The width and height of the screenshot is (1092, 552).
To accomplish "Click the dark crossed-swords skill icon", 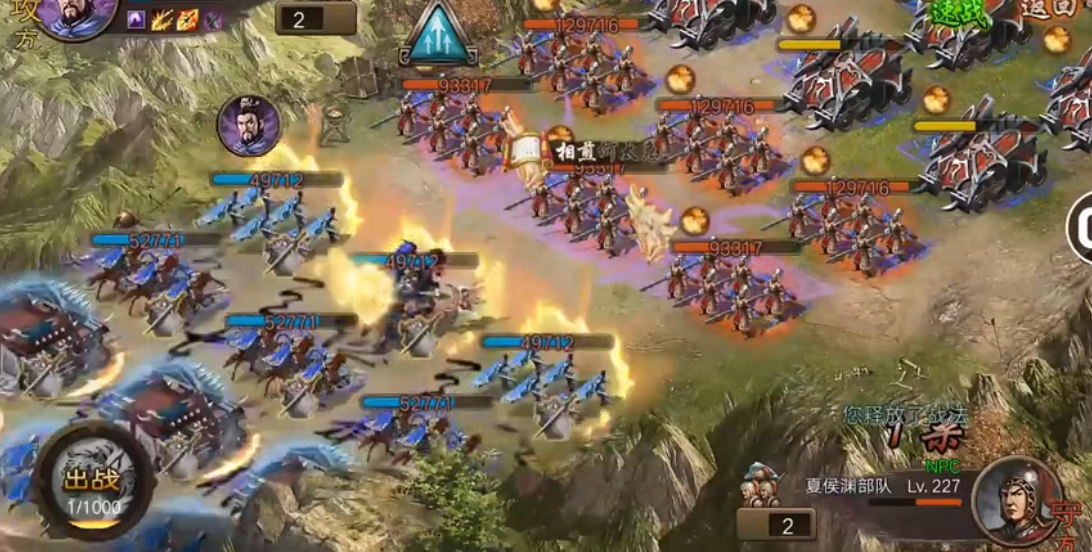I will click(212, 20).
